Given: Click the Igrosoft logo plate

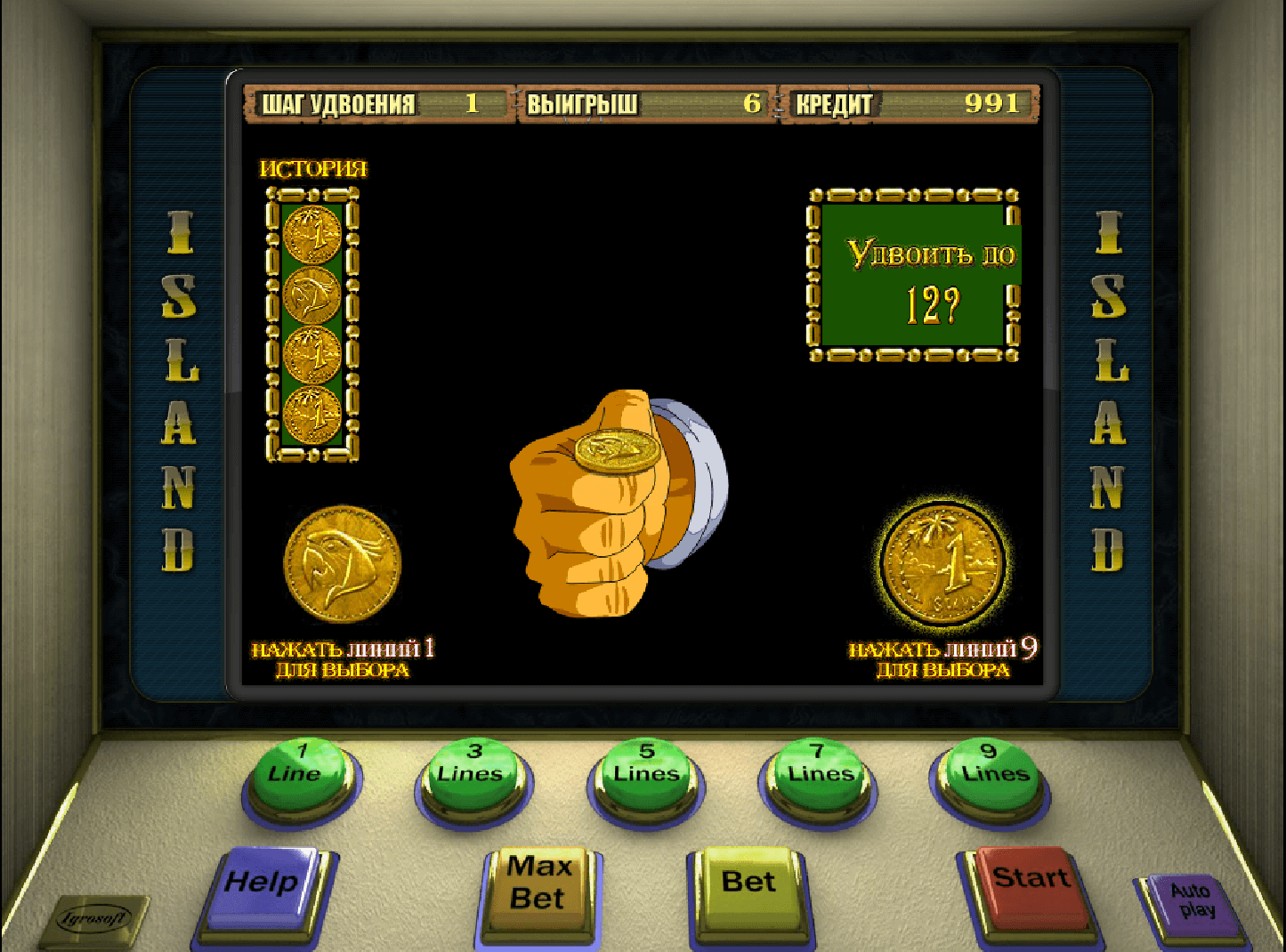Looking at the screenshot, I should [x=94, y=920].
